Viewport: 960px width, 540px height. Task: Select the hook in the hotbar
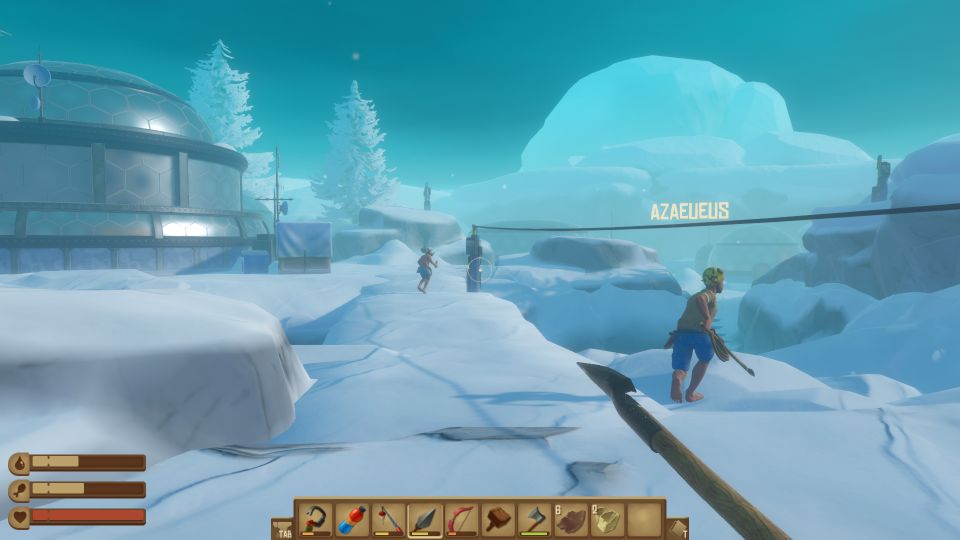pyautogui.click(x=316, y=518)
